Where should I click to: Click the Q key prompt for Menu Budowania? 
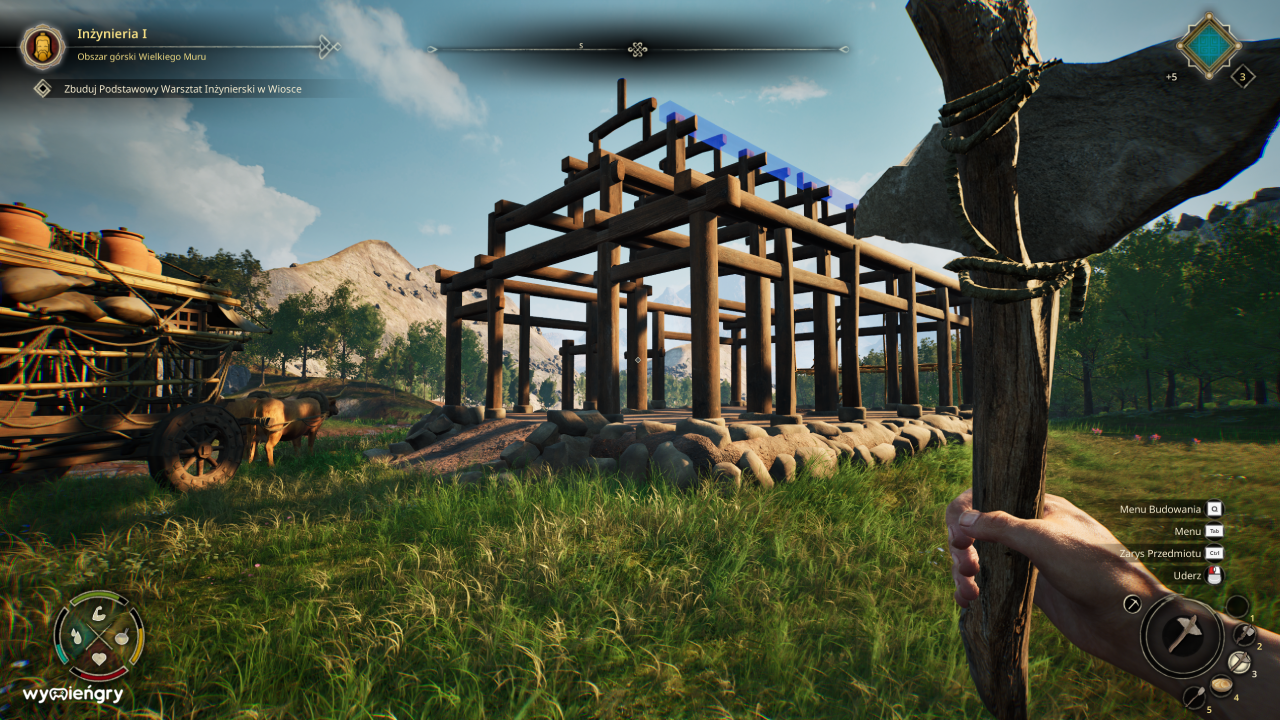pyautogui.click(x=1215, y=509)
